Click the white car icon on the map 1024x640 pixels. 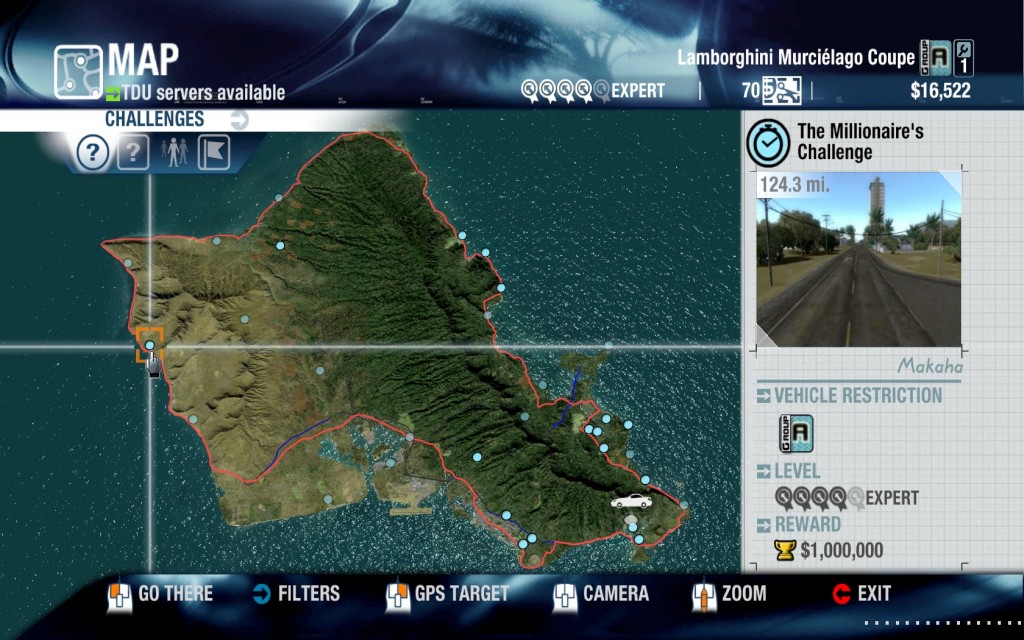click(x=630, y=500)
